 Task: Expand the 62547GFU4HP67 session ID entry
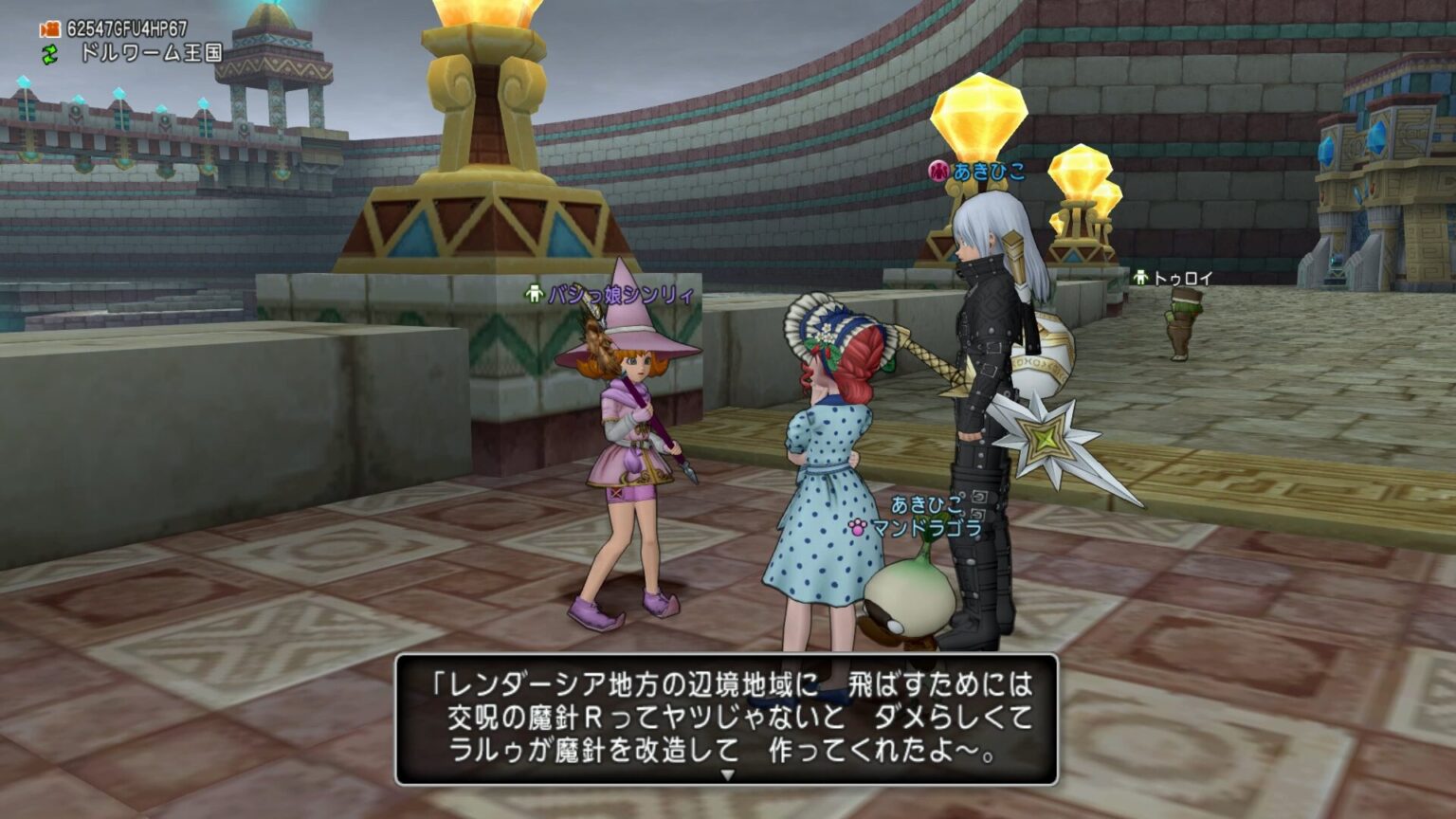click(128, 28)
